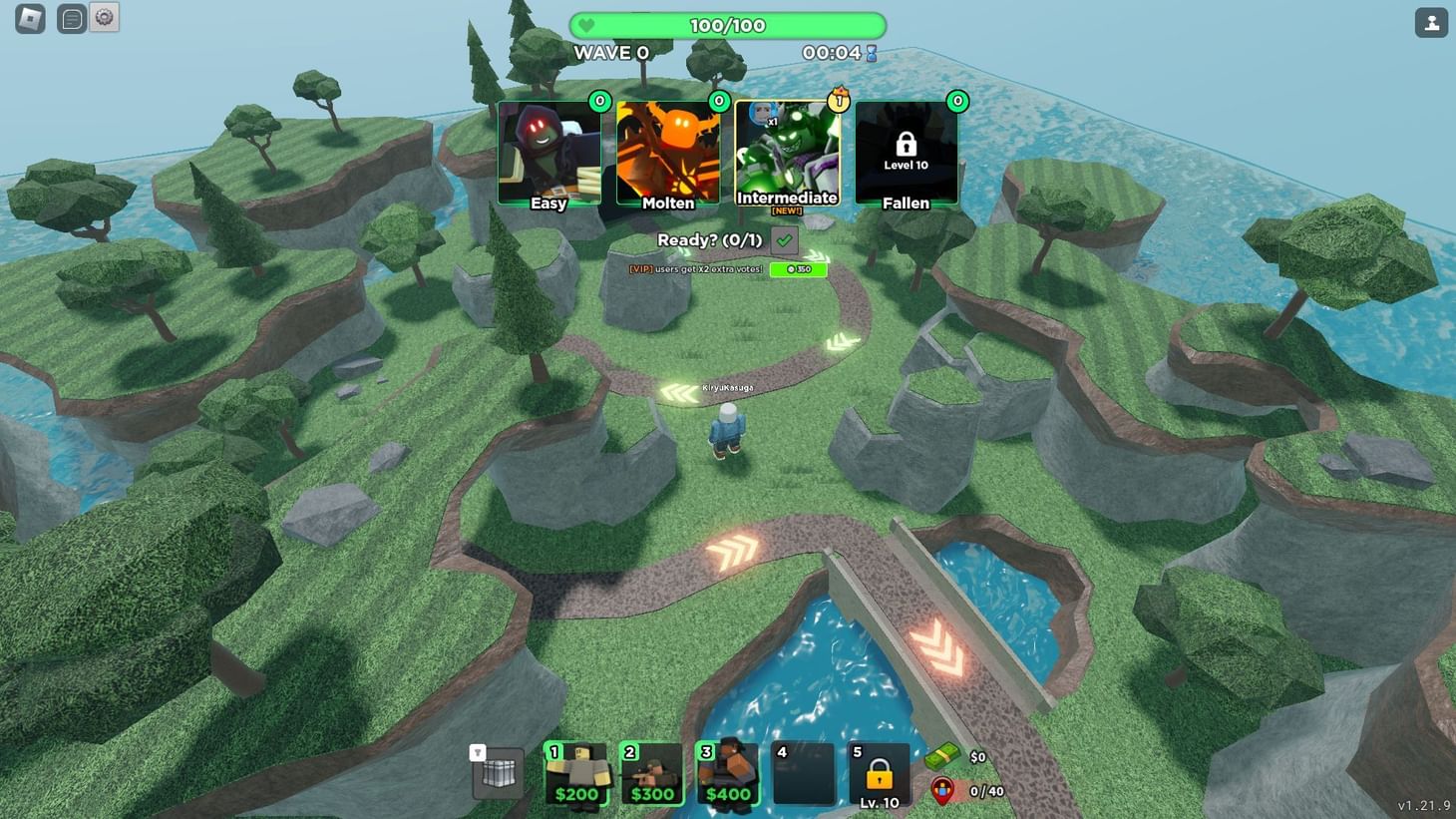Click the locked Fallen difficulty card

point(906,152)
